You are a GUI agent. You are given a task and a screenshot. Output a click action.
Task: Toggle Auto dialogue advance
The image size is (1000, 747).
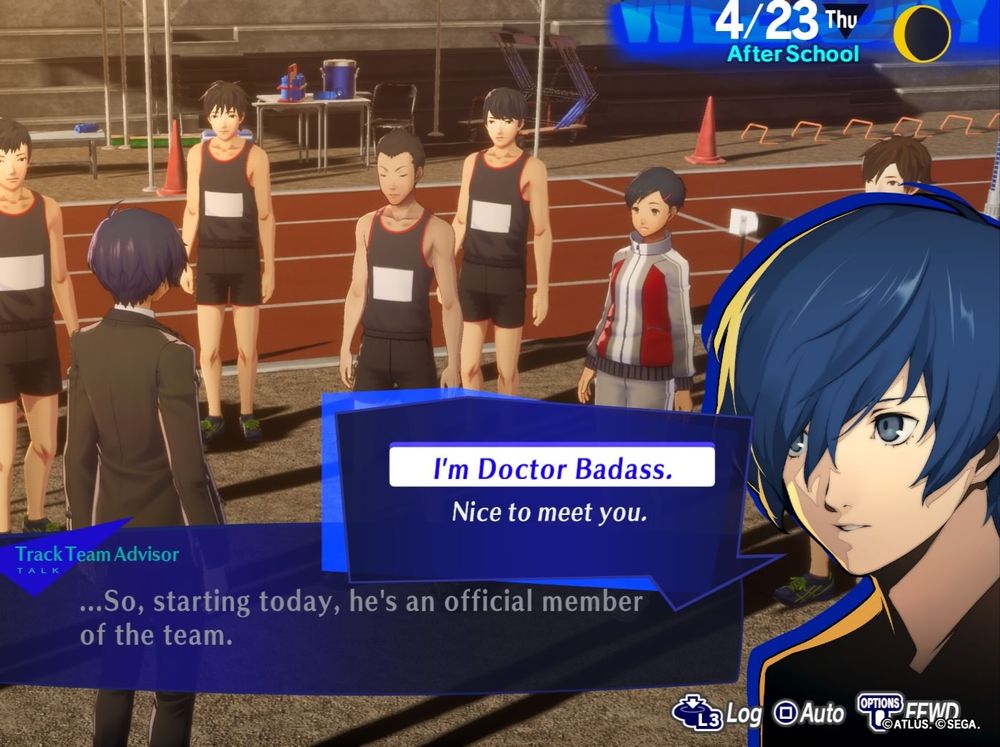pos(811,713)
